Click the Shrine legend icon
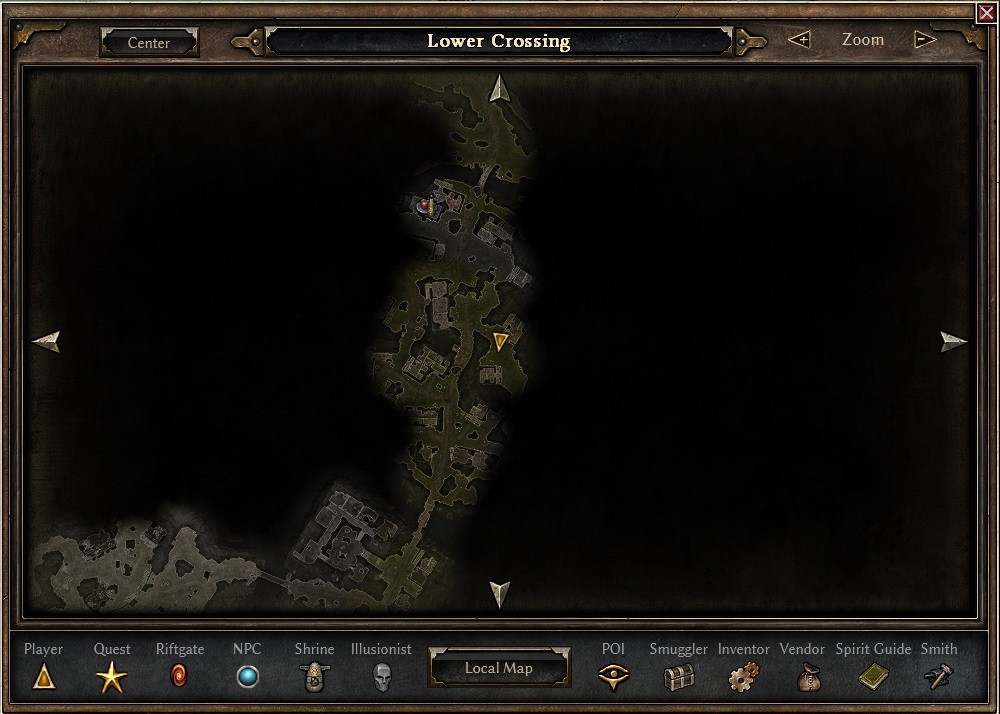 click(314, 678)
